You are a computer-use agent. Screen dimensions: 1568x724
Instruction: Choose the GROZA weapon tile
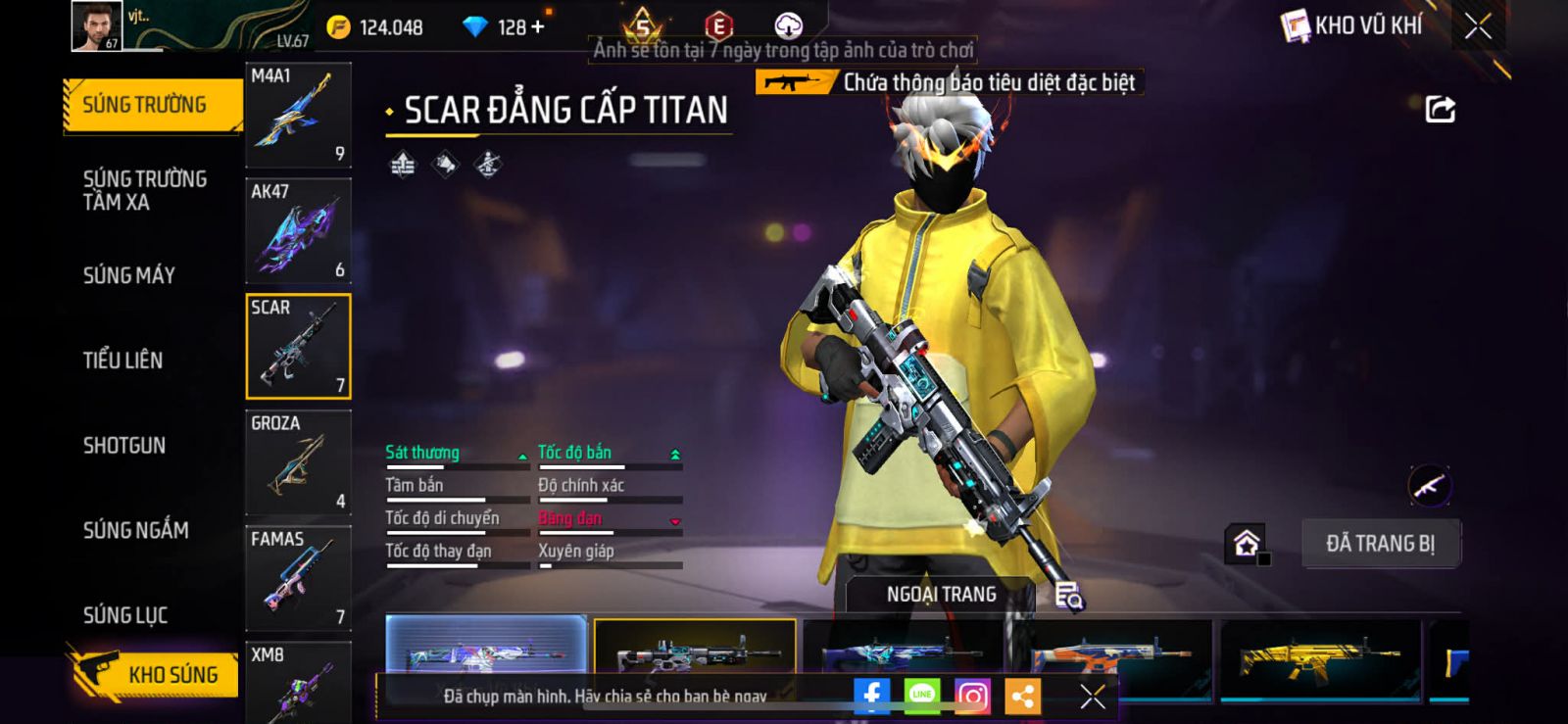[298, 462]
